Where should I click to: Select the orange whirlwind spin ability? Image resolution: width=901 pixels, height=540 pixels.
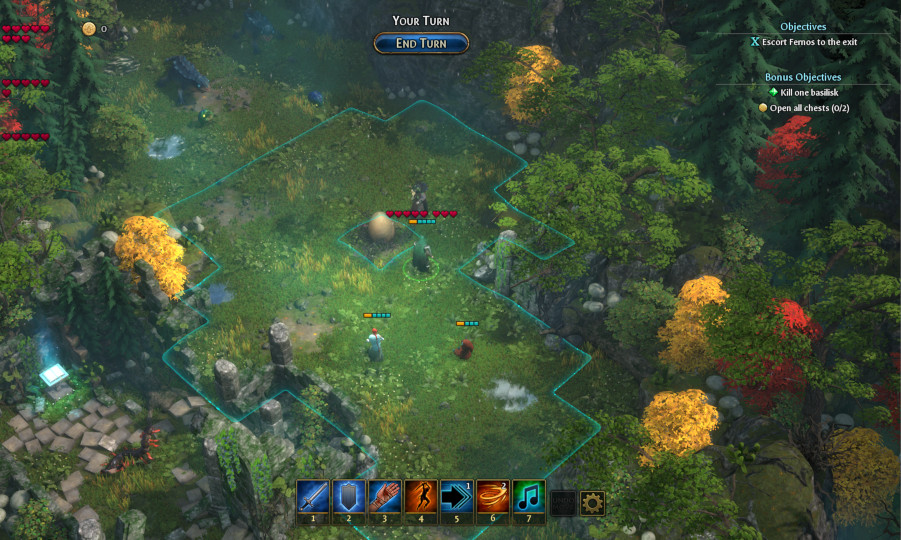pos(493,497)
